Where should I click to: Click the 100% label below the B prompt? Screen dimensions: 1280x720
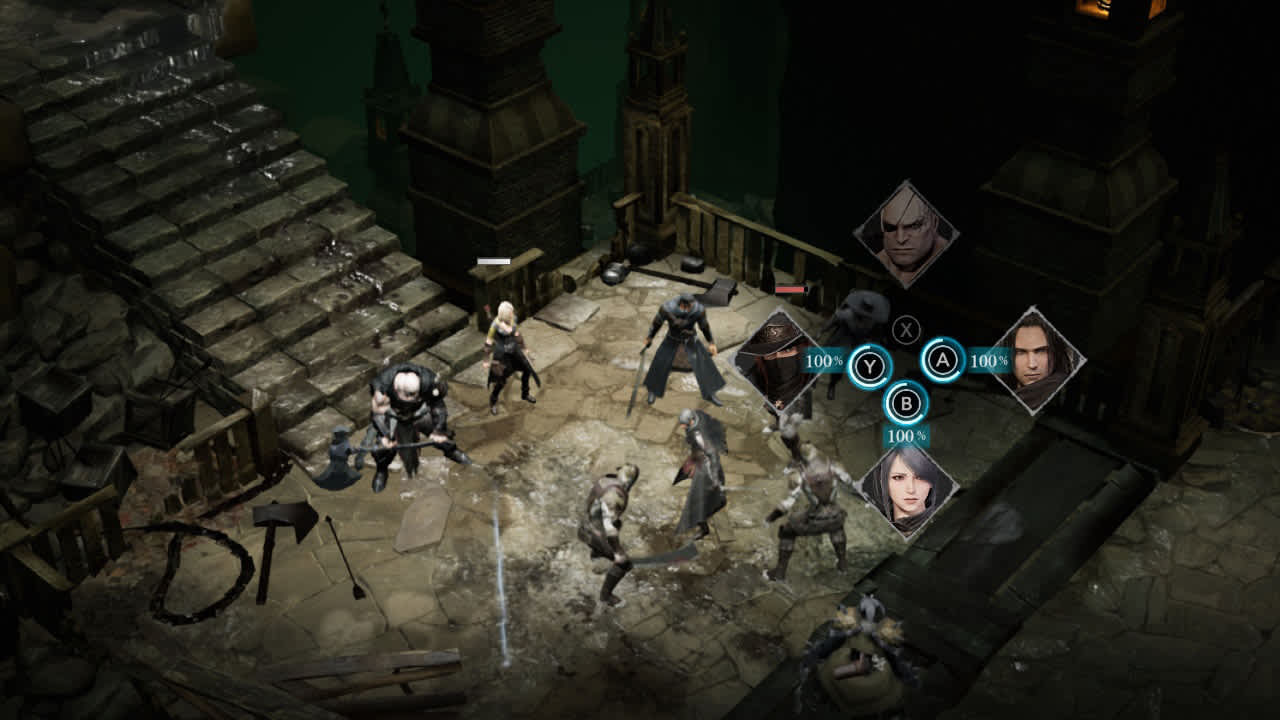point(908,437)
